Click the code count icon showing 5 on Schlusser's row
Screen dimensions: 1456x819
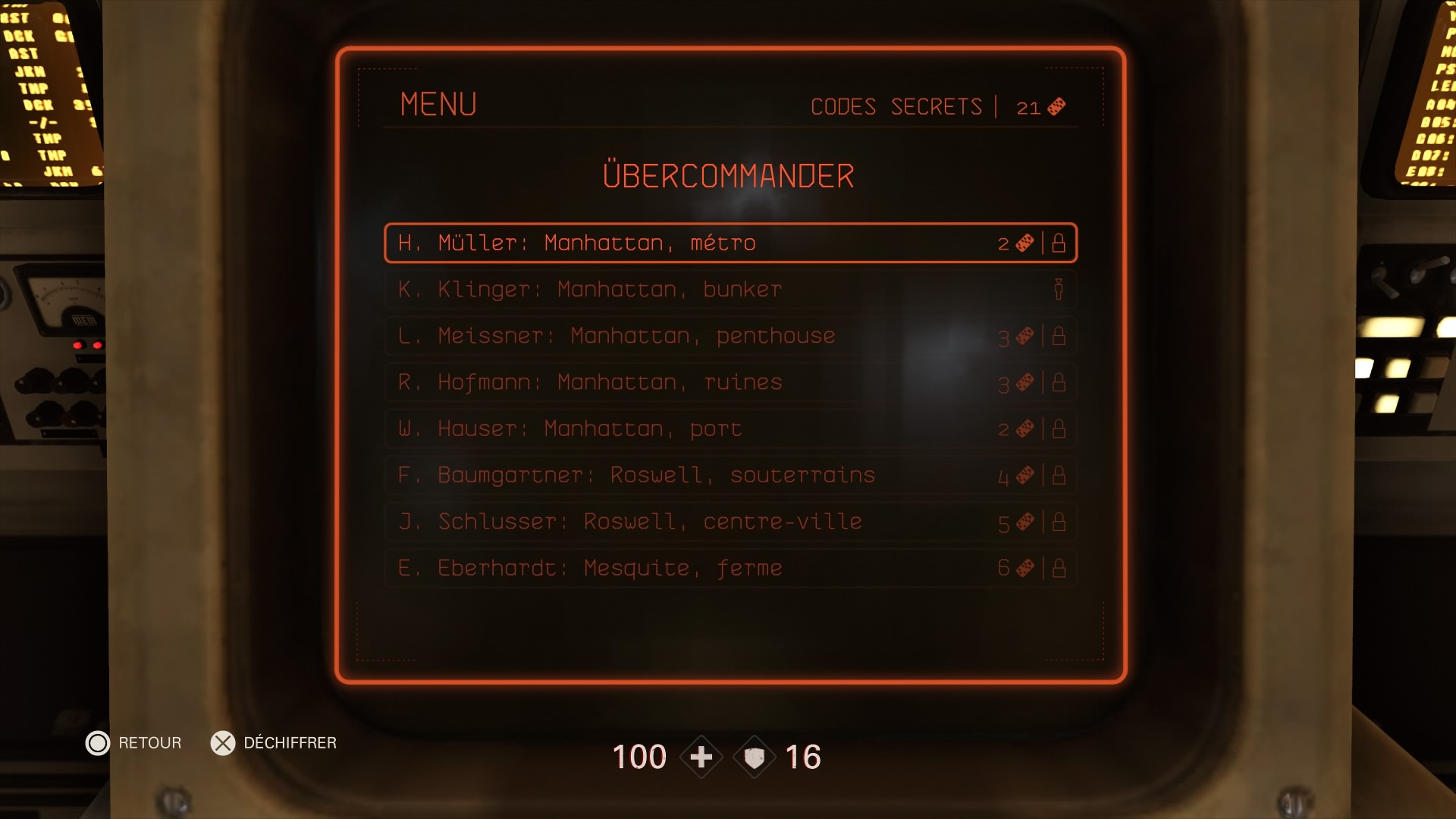tap(1025, 522)
